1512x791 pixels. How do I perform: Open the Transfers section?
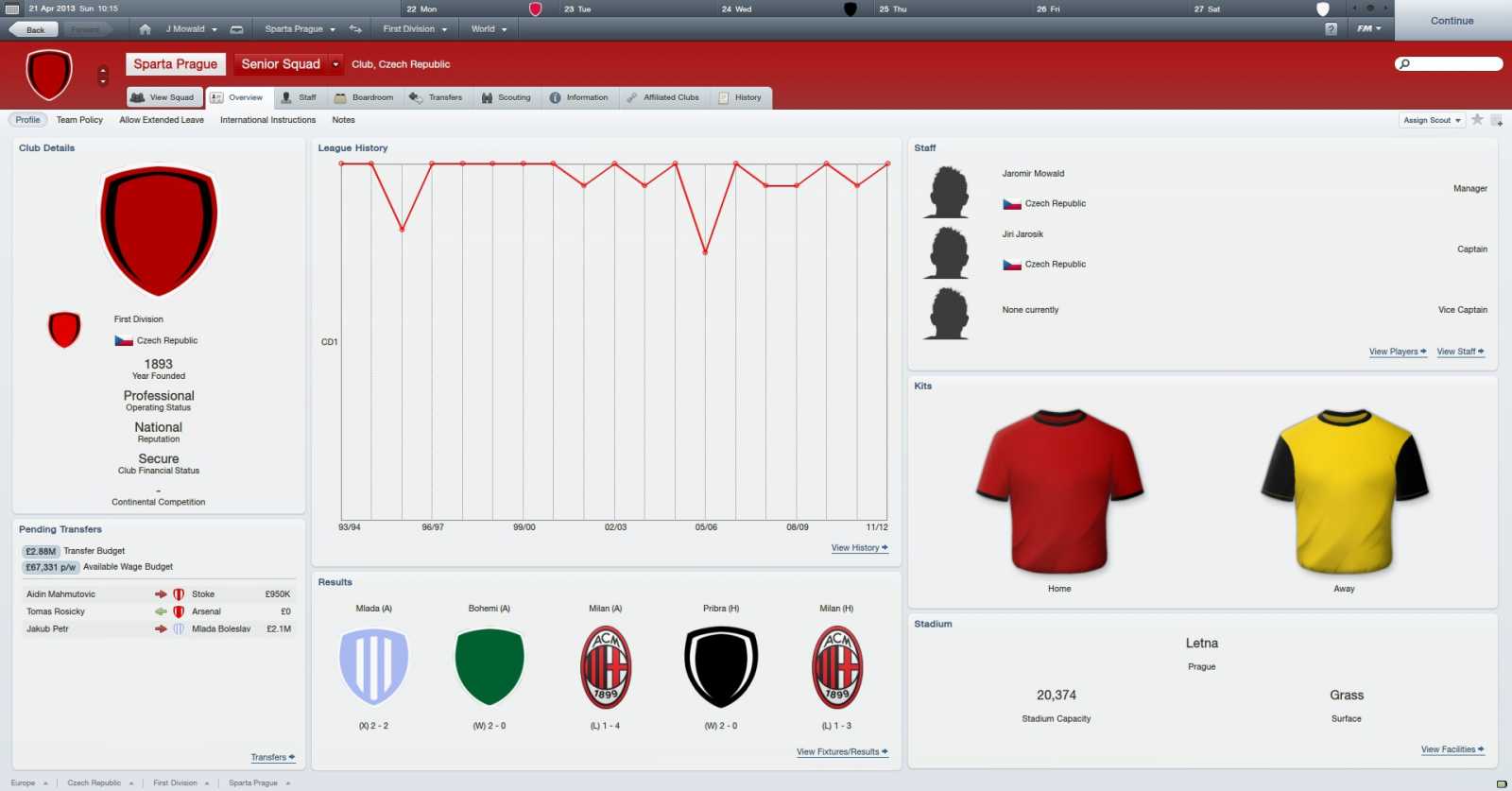point(438,96)
